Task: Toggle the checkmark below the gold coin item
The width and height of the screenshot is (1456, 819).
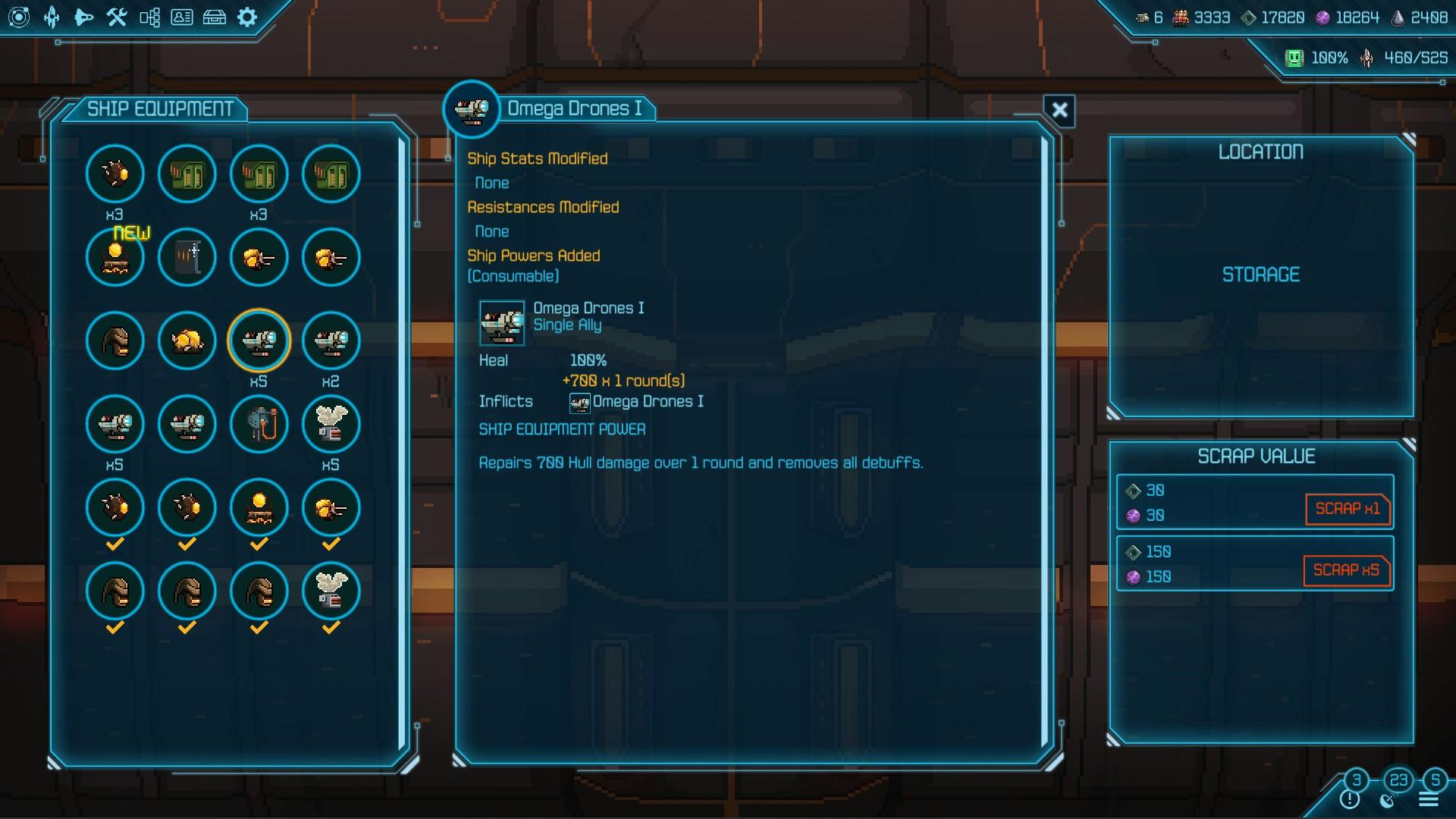Action: tap(259, 542)
